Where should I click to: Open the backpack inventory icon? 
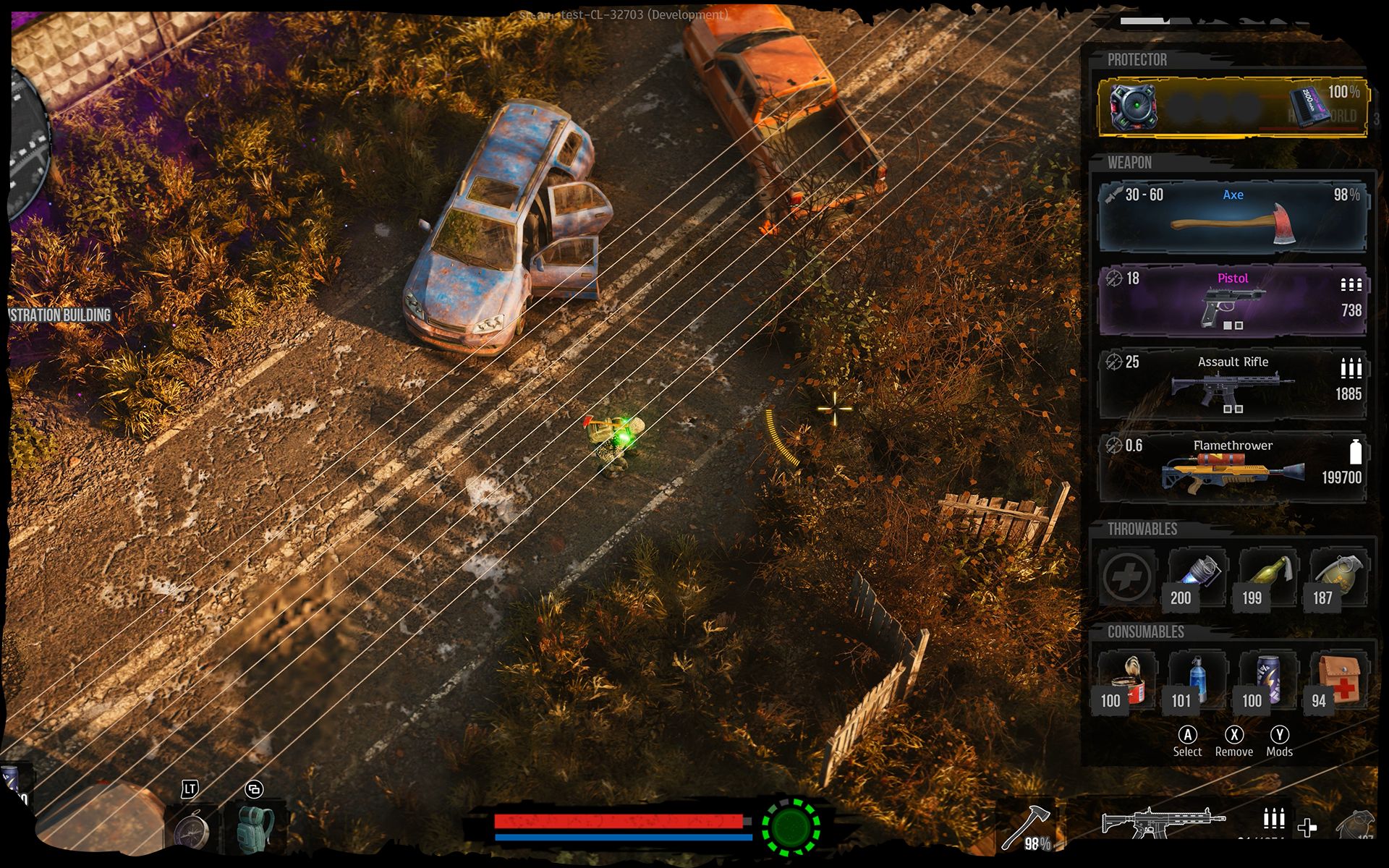click(x=255, y=828)
